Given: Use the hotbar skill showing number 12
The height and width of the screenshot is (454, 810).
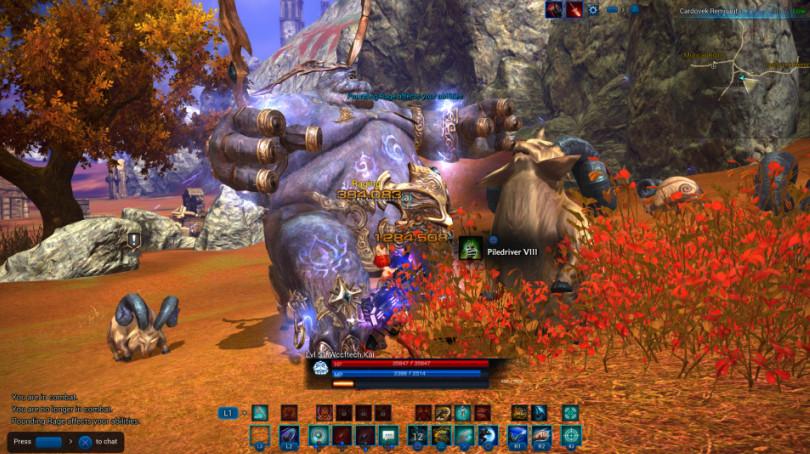Looking at the screenshot, I should [418, 435].
